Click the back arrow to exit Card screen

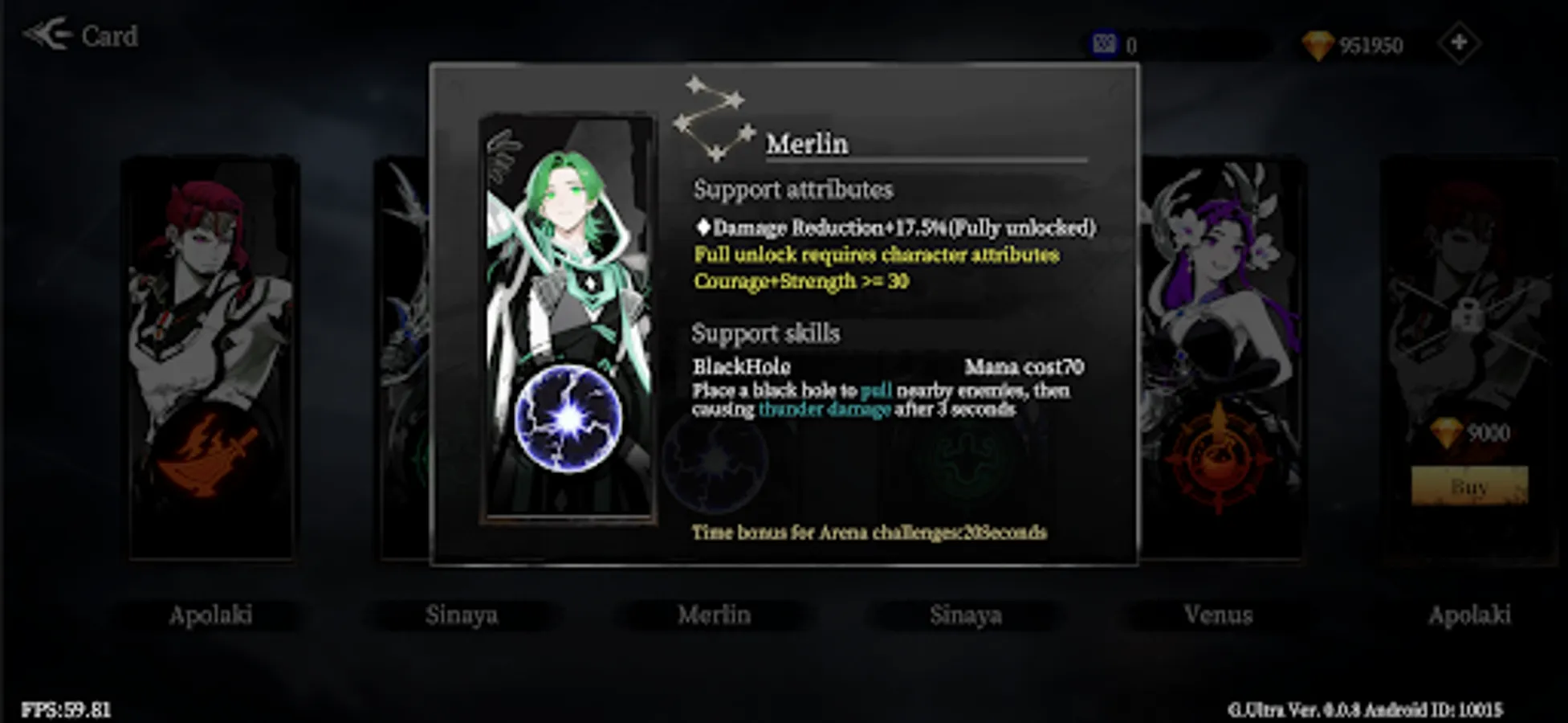tap(48, 32)
